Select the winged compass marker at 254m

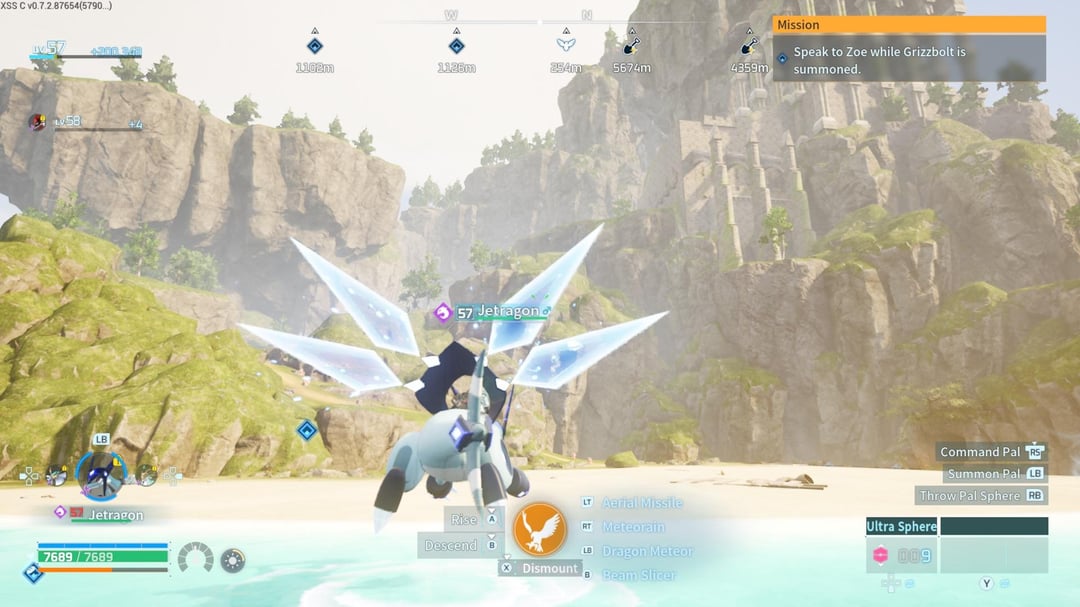click(x=566, y=45)
